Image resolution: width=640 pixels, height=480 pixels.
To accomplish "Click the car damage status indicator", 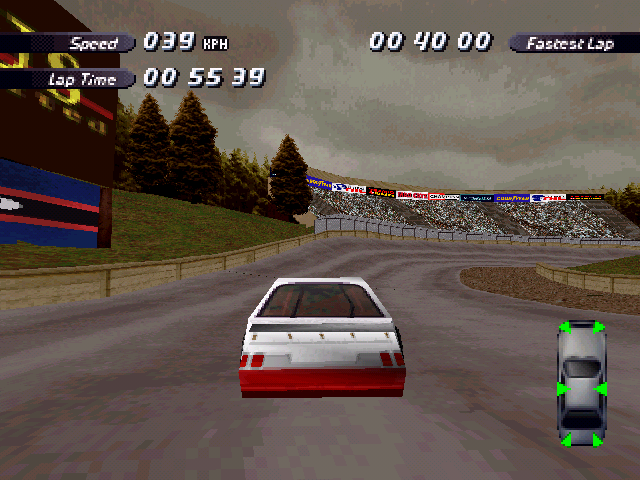I will pos(582,384).
